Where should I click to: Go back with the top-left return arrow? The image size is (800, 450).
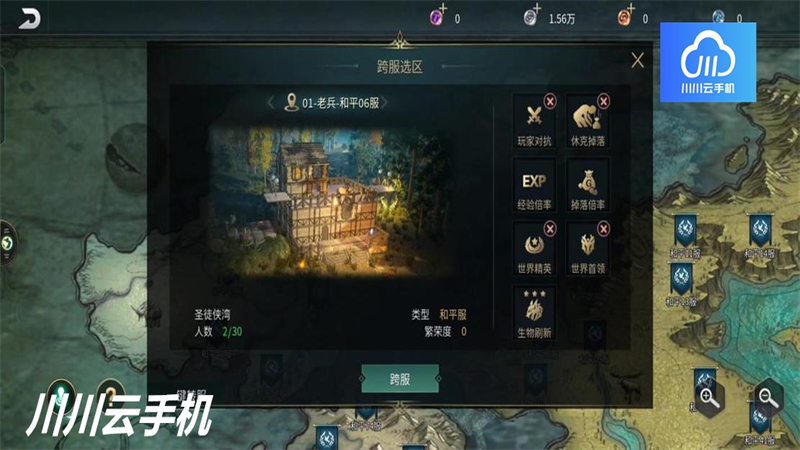32,17
